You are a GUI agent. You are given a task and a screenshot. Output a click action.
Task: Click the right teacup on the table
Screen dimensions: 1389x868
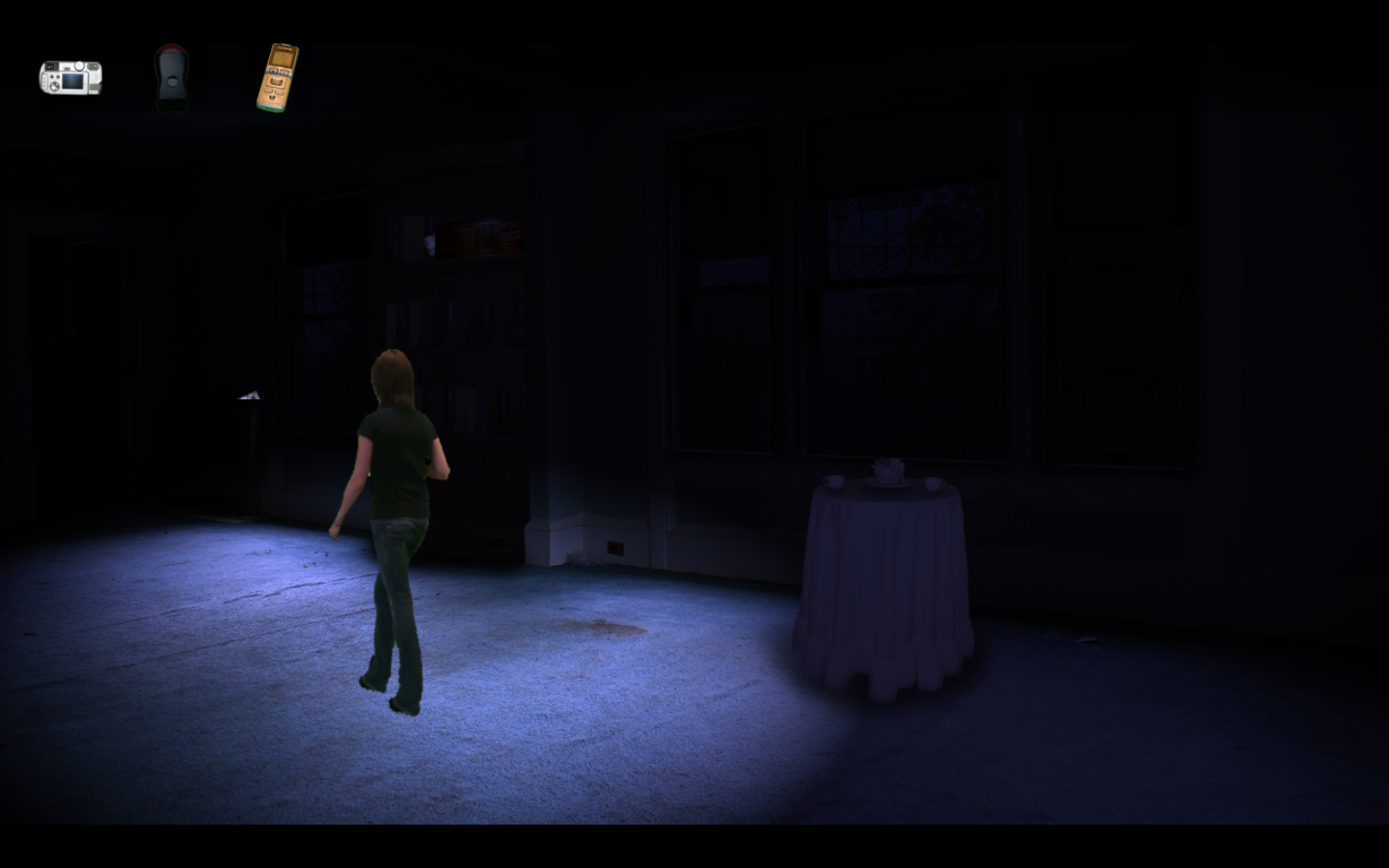pyautogui.click(x=934, y=482)
